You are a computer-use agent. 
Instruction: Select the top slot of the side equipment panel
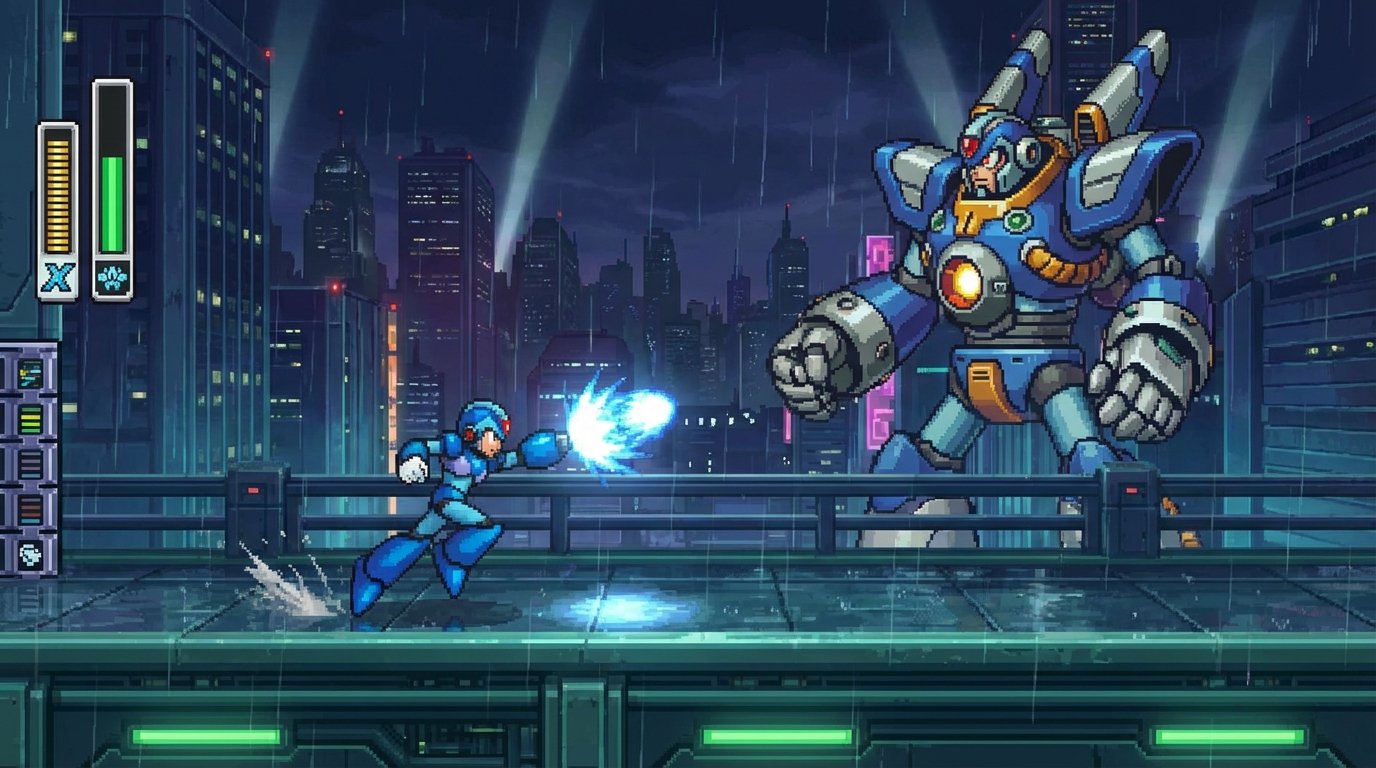pos(28,372)
